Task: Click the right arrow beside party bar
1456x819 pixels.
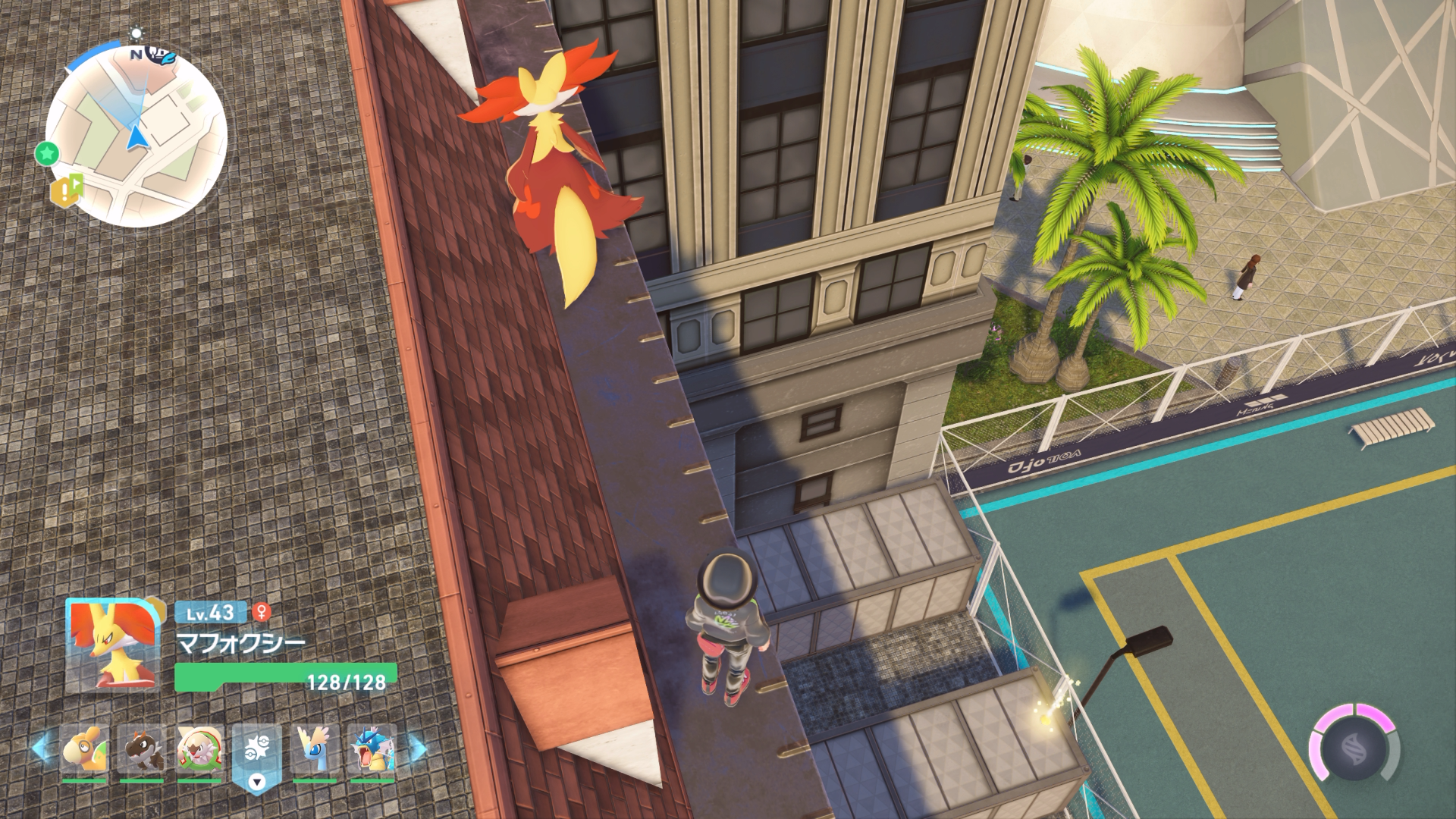Action: pos(418,749)
